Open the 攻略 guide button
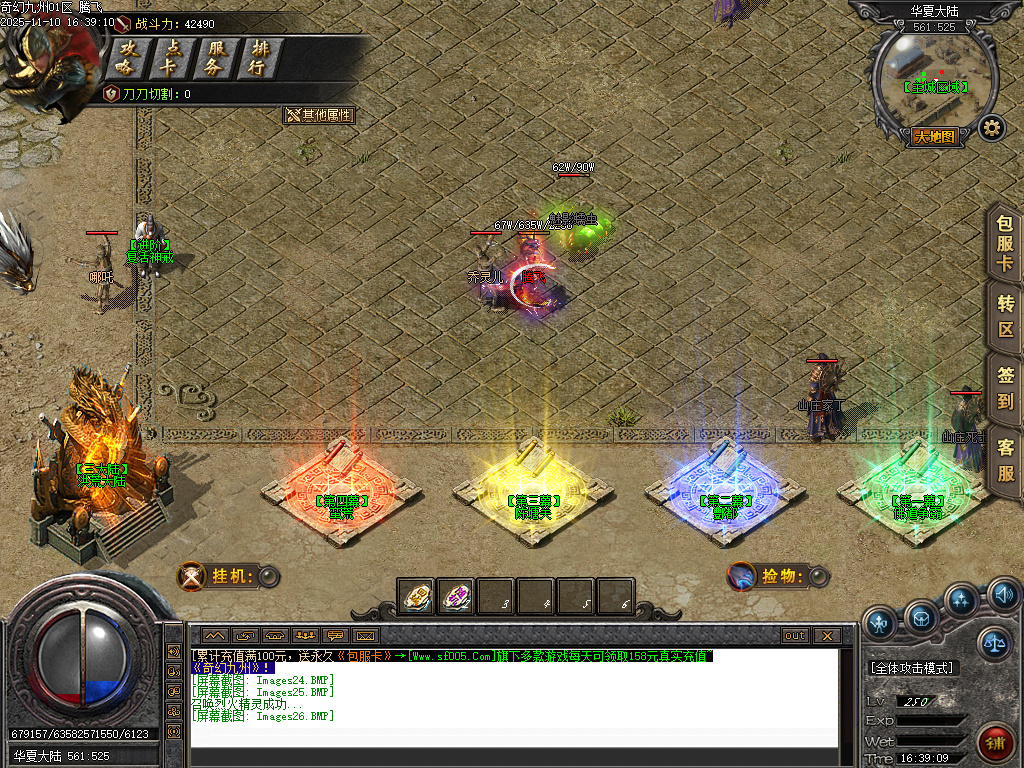This screenshot has height=768, width=1024. (x=126, y=58)
